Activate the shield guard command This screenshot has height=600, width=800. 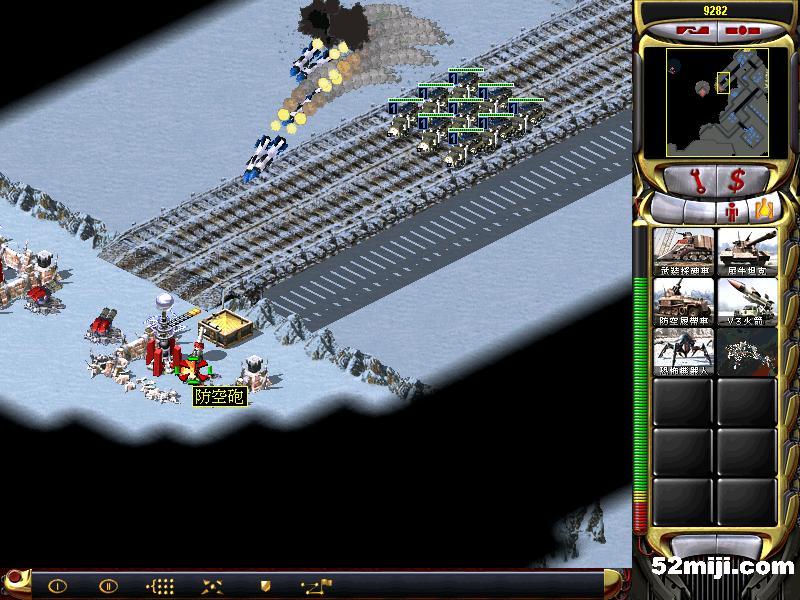265,586
